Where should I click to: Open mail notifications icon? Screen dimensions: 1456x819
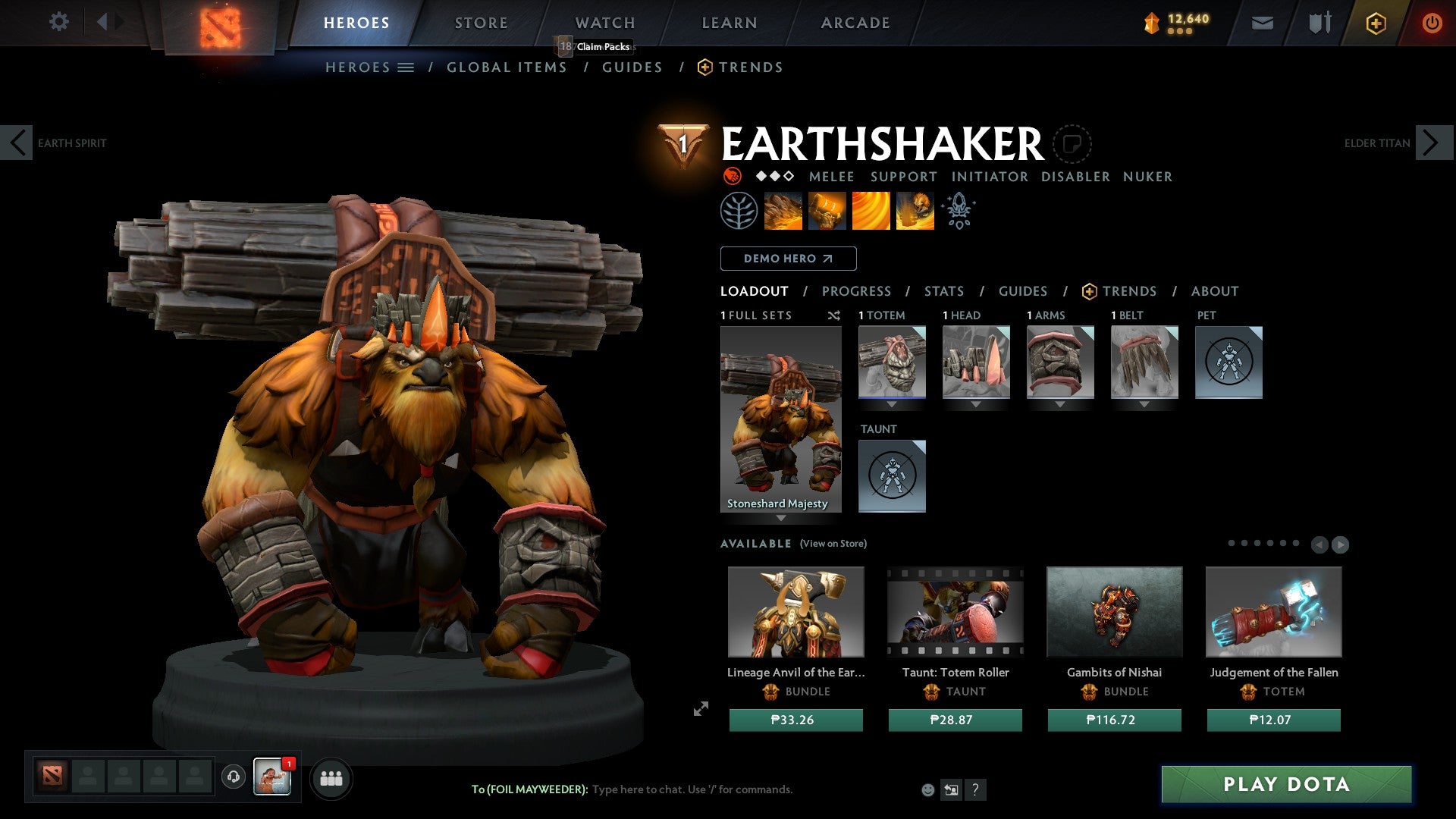pyautogui.click(x=1263, y=23)
